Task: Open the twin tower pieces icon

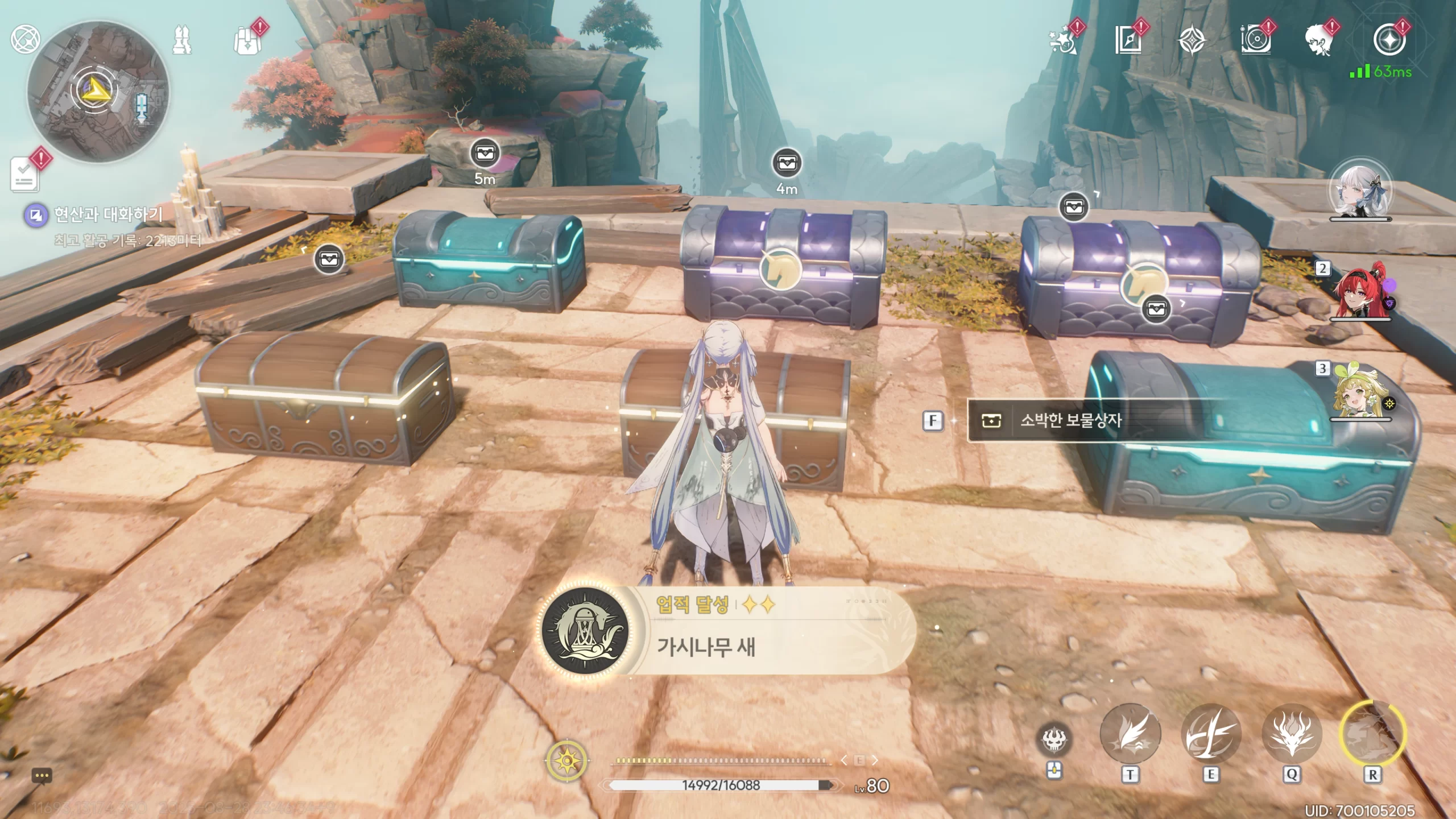Action: click(x=182, y=40)
